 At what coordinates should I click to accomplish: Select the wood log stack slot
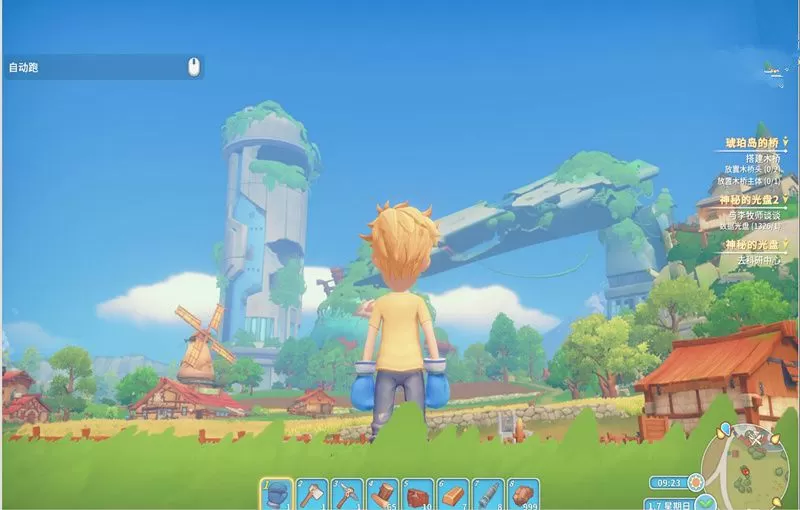pyautogui.click(x=382, y=494)
